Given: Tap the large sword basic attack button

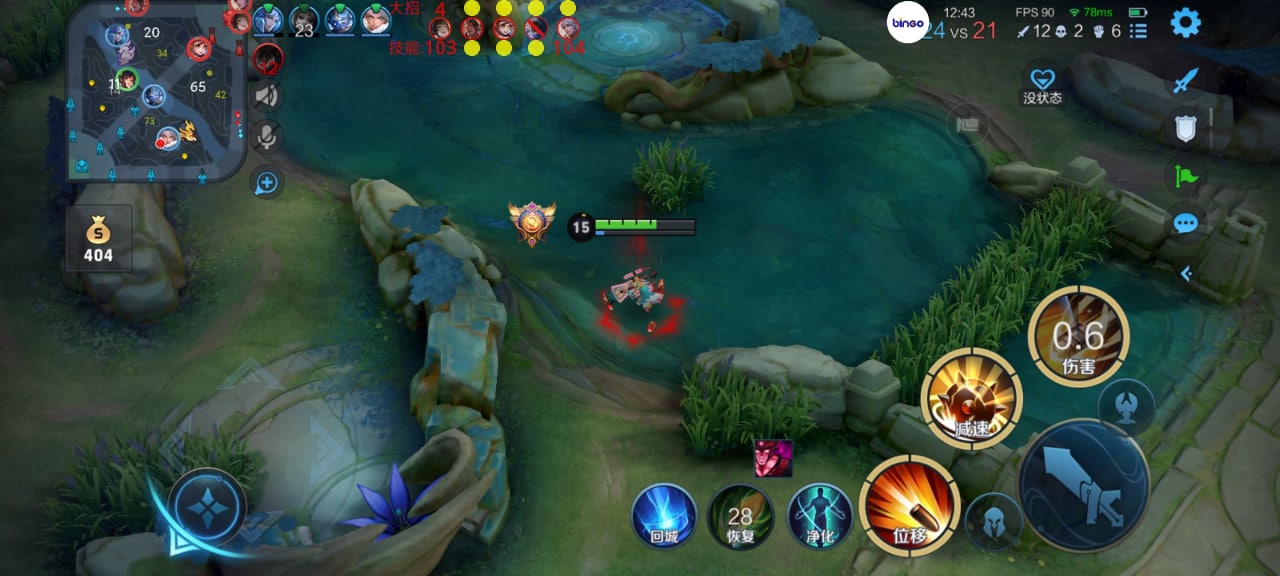Looking at the screenshot, I should click(1084, 484).
